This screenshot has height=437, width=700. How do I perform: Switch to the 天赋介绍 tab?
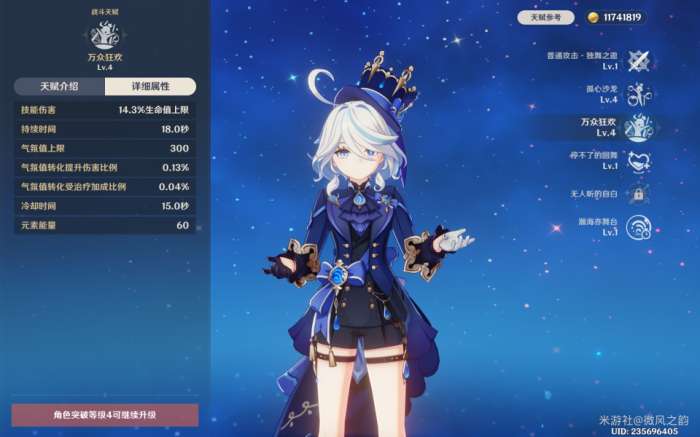tap(57, 87)
